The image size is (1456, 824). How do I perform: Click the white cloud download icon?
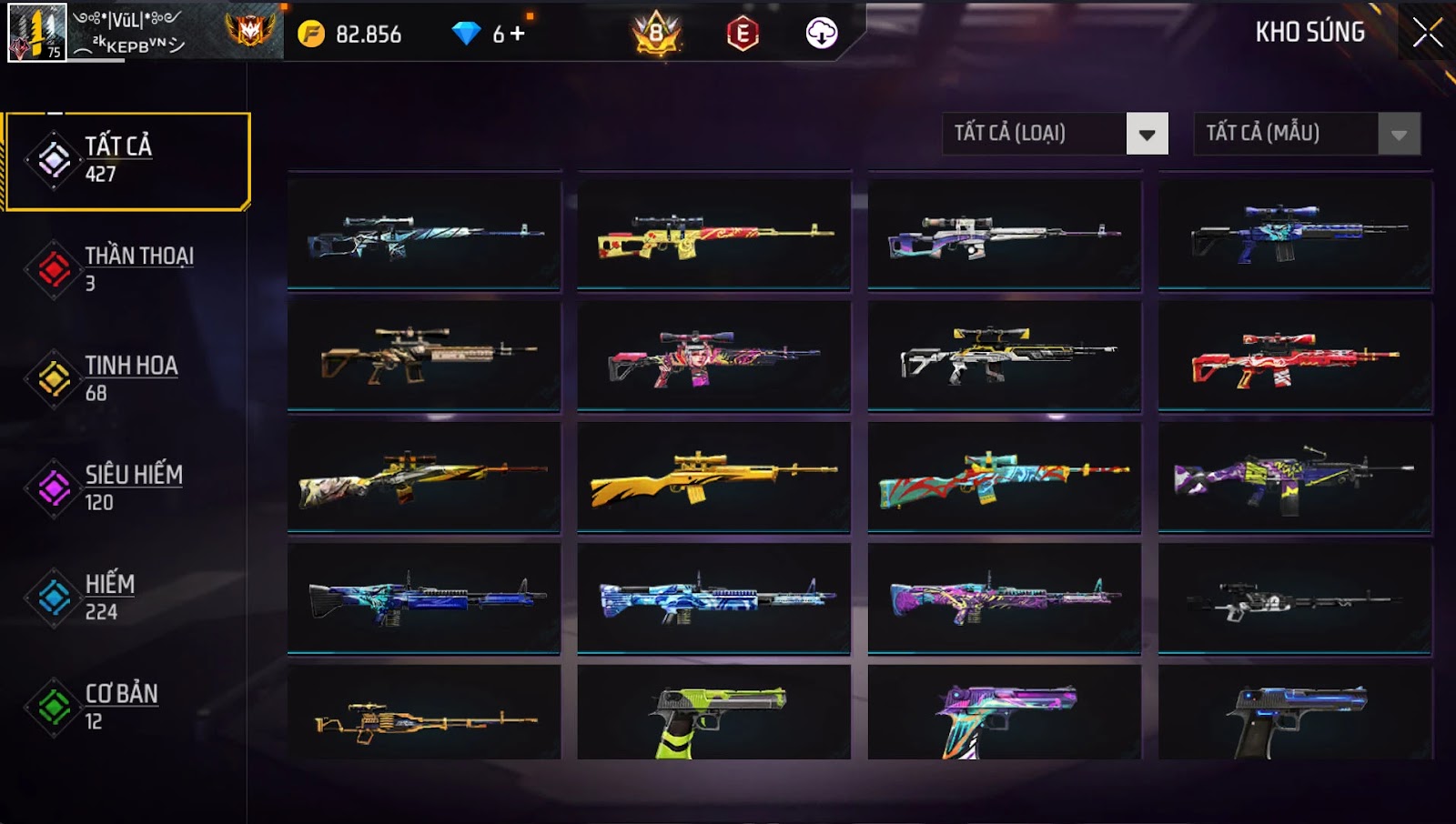(x=821, y=34)
